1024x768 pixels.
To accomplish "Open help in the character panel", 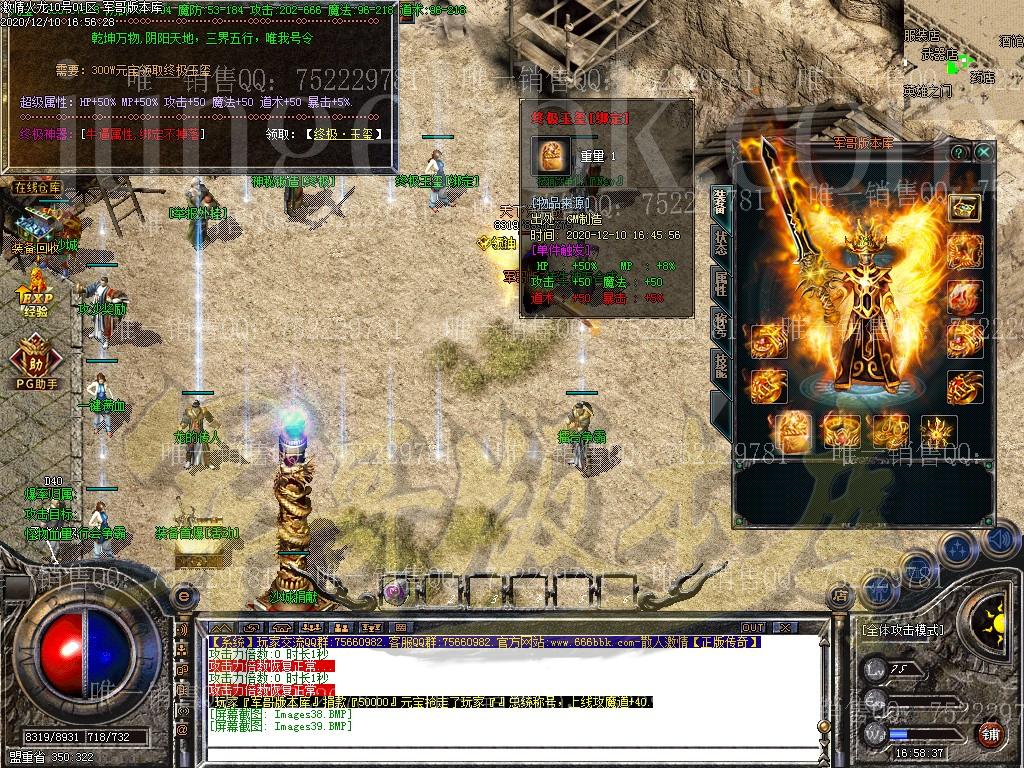I will point(959,152).
